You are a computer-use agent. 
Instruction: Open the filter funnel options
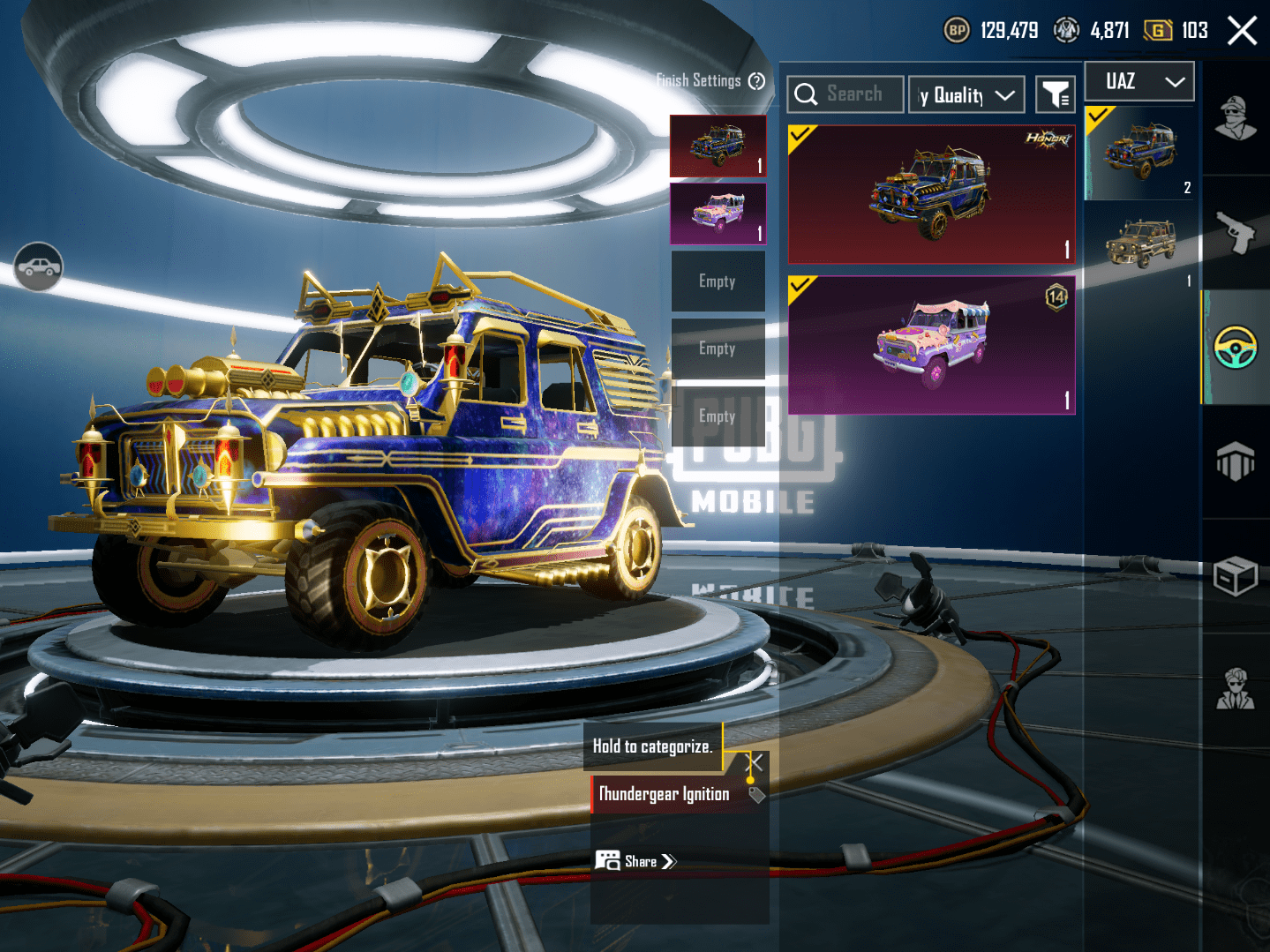coord(1055,94)
